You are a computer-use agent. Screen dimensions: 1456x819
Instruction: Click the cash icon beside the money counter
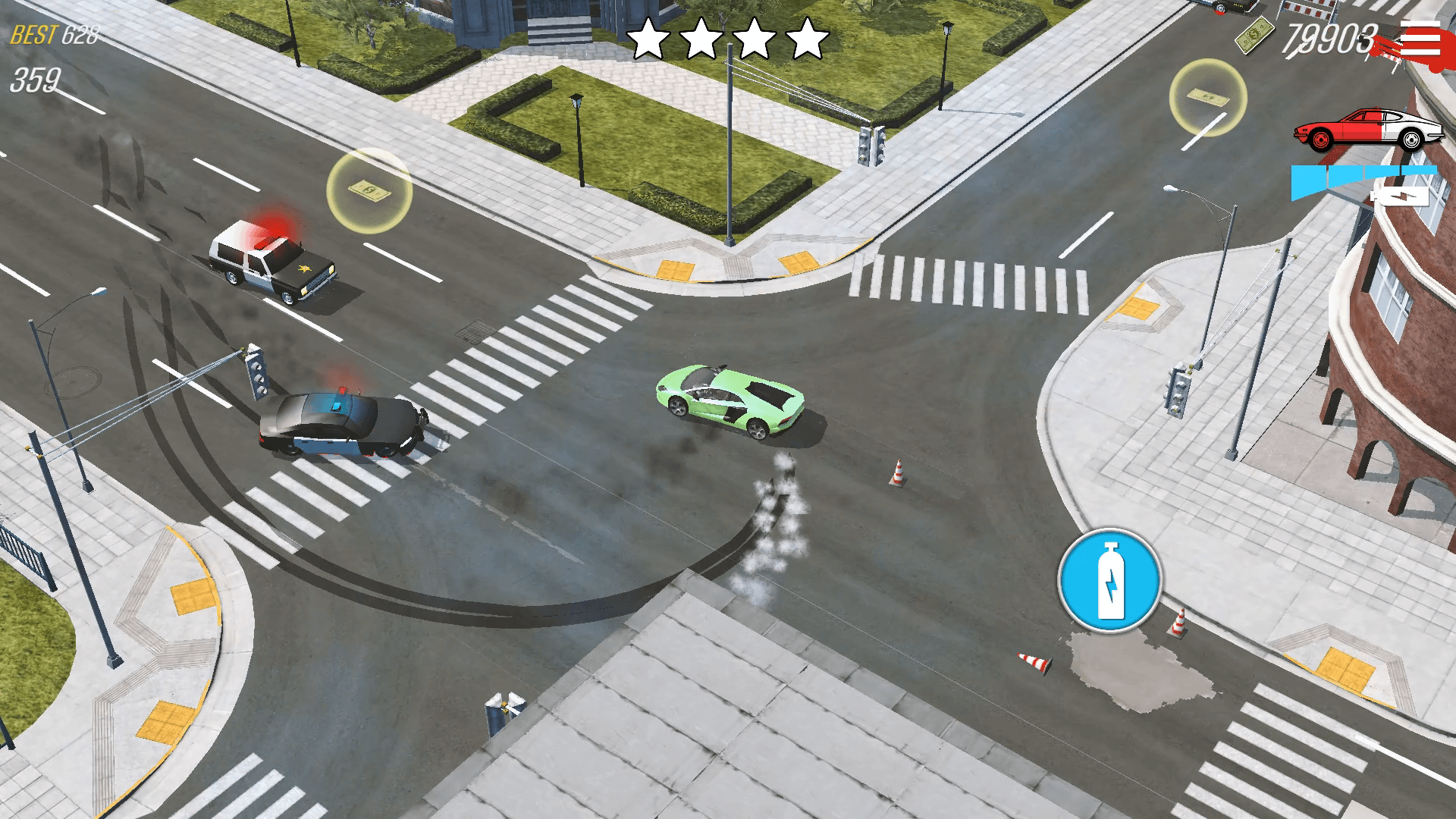[1254, 35]
